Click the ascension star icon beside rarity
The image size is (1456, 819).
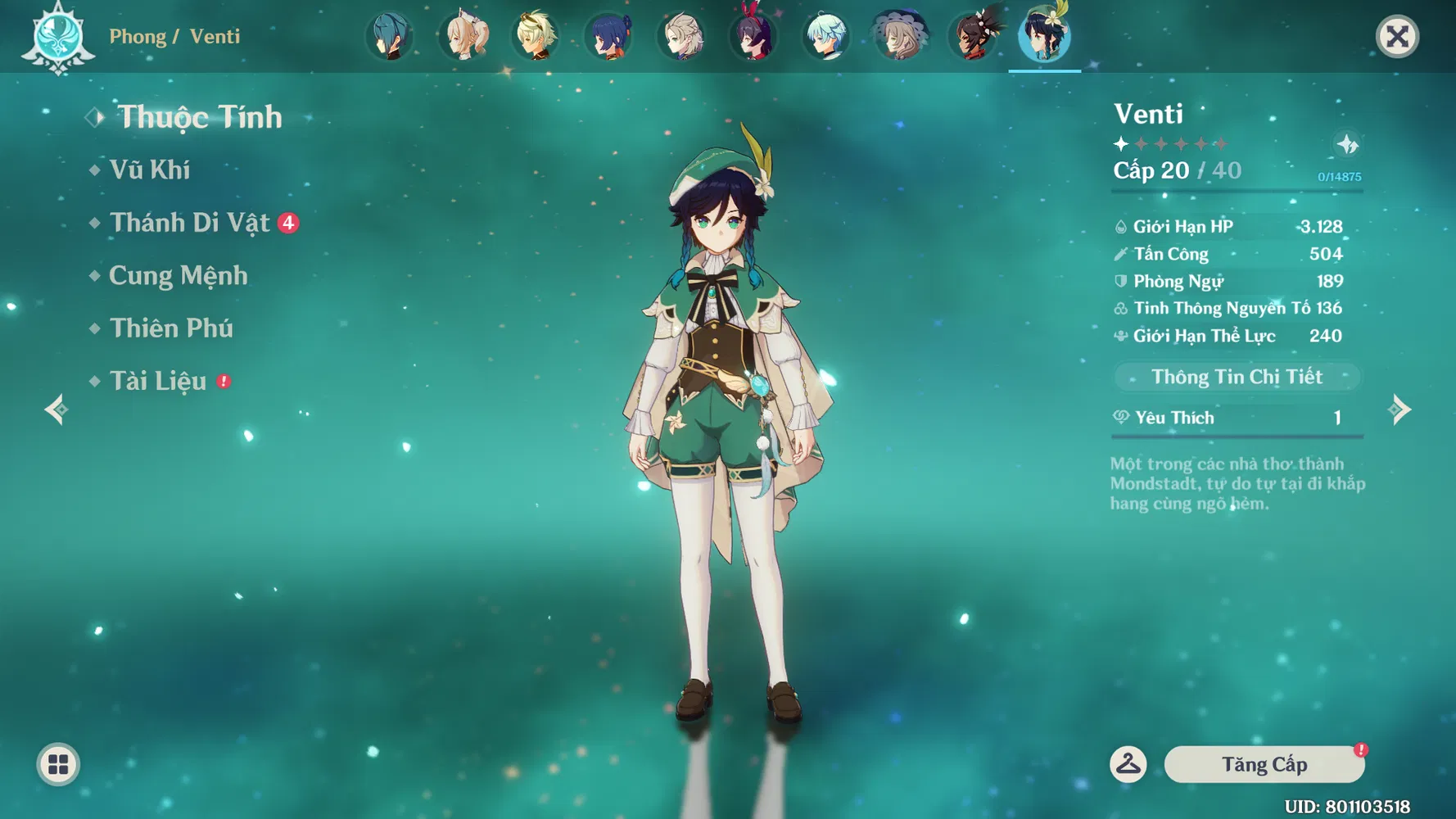coord(1347,145)
